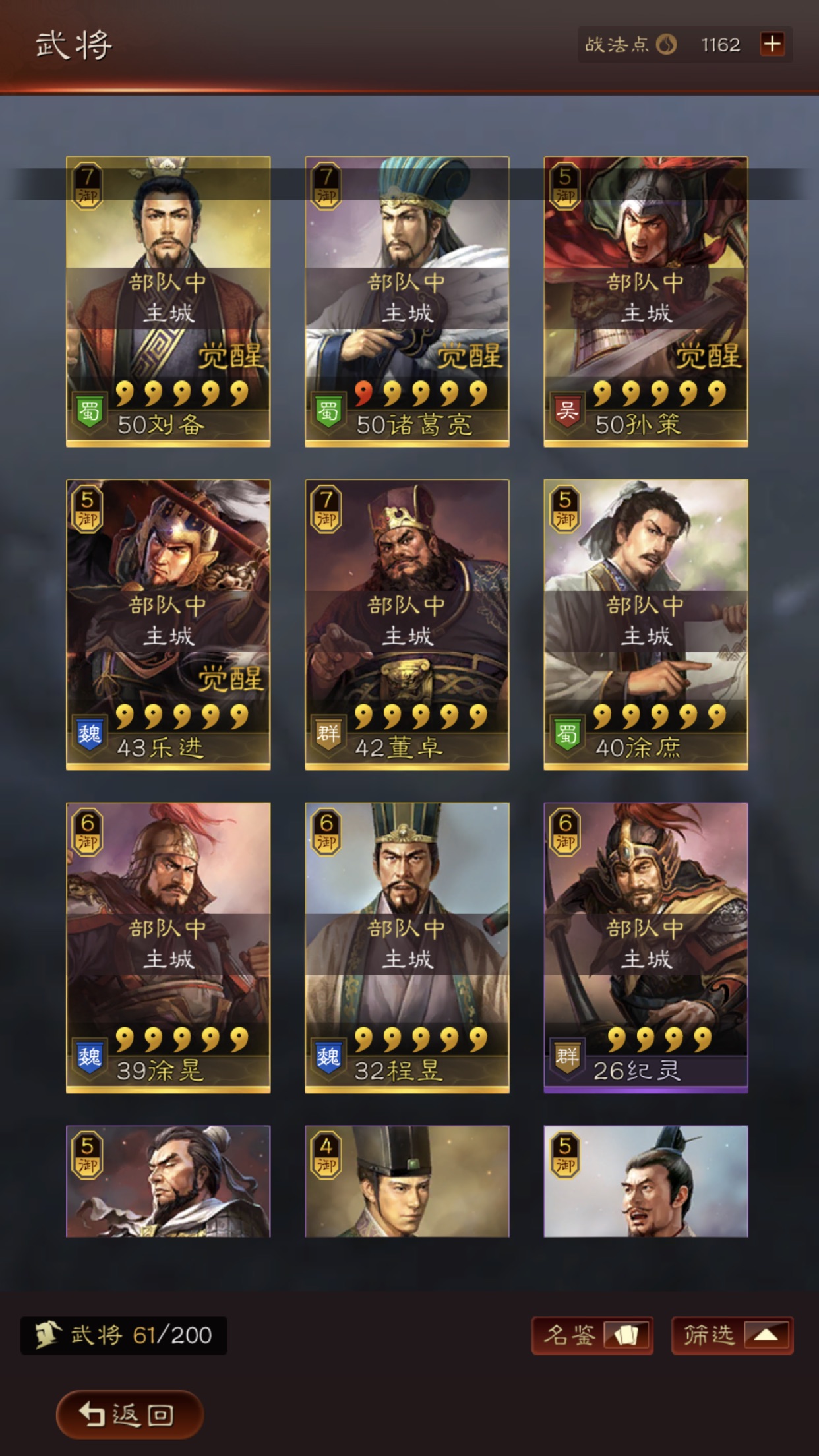Screen dimensions: 819x1456
Task: Select the 徐晃 general card
Action: coord(168,948)
